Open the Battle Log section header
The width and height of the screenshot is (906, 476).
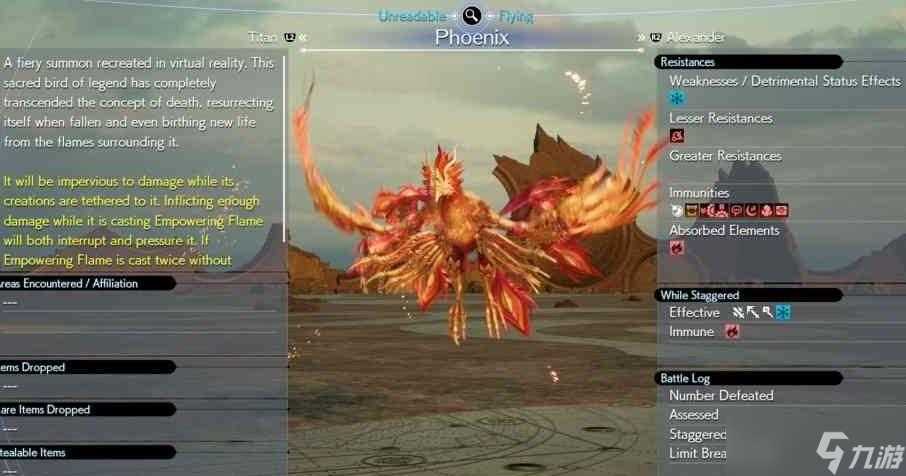(x=685, y=378)
